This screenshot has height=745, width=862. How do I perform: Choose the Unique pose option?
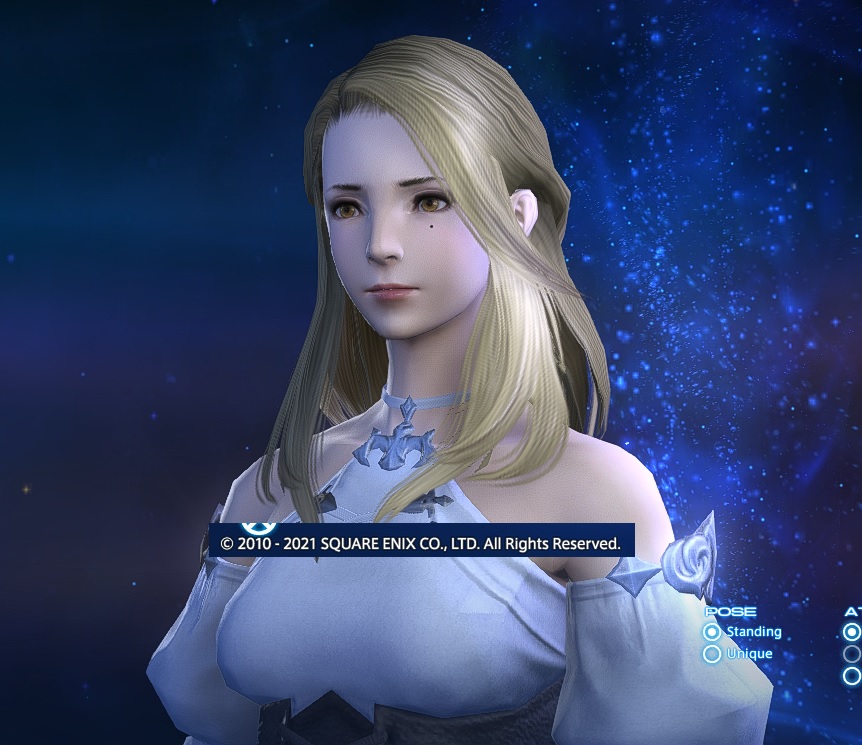712,654
